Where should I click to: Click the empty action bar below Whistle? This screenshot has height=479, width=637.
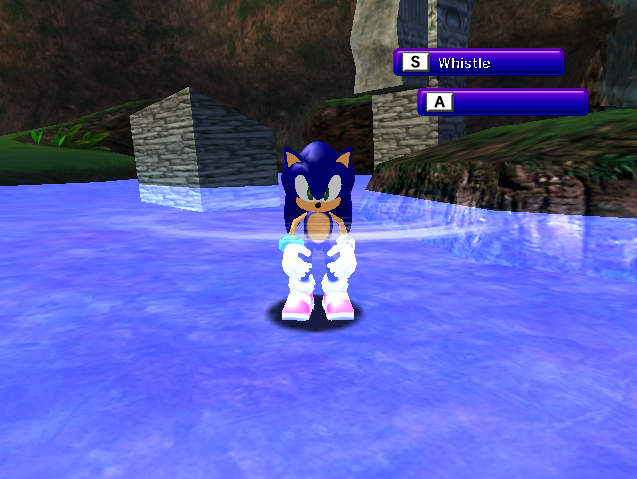(503, 102)
